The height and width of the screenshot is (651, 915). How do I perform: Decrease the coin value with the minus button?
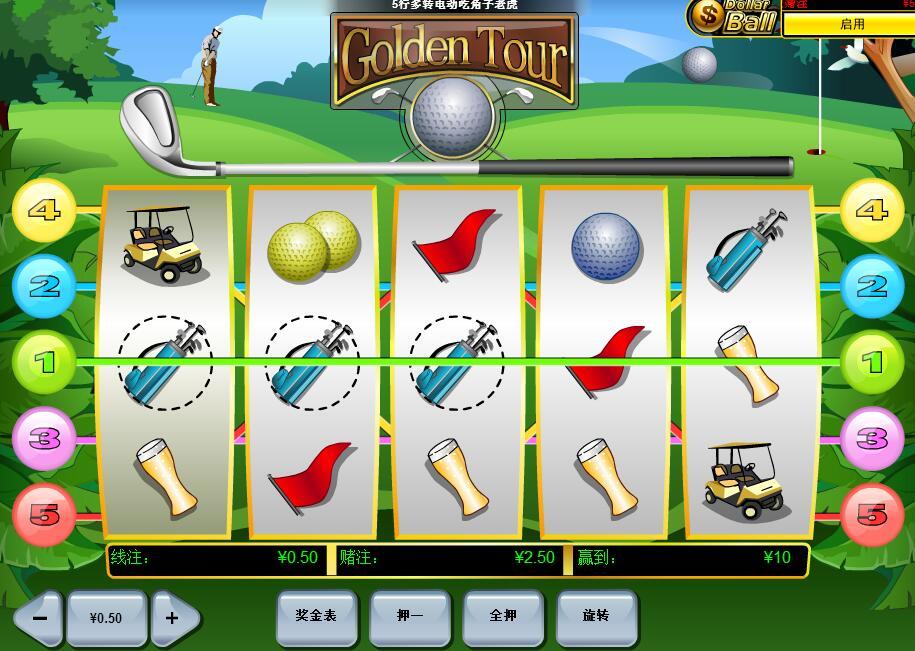39,618
